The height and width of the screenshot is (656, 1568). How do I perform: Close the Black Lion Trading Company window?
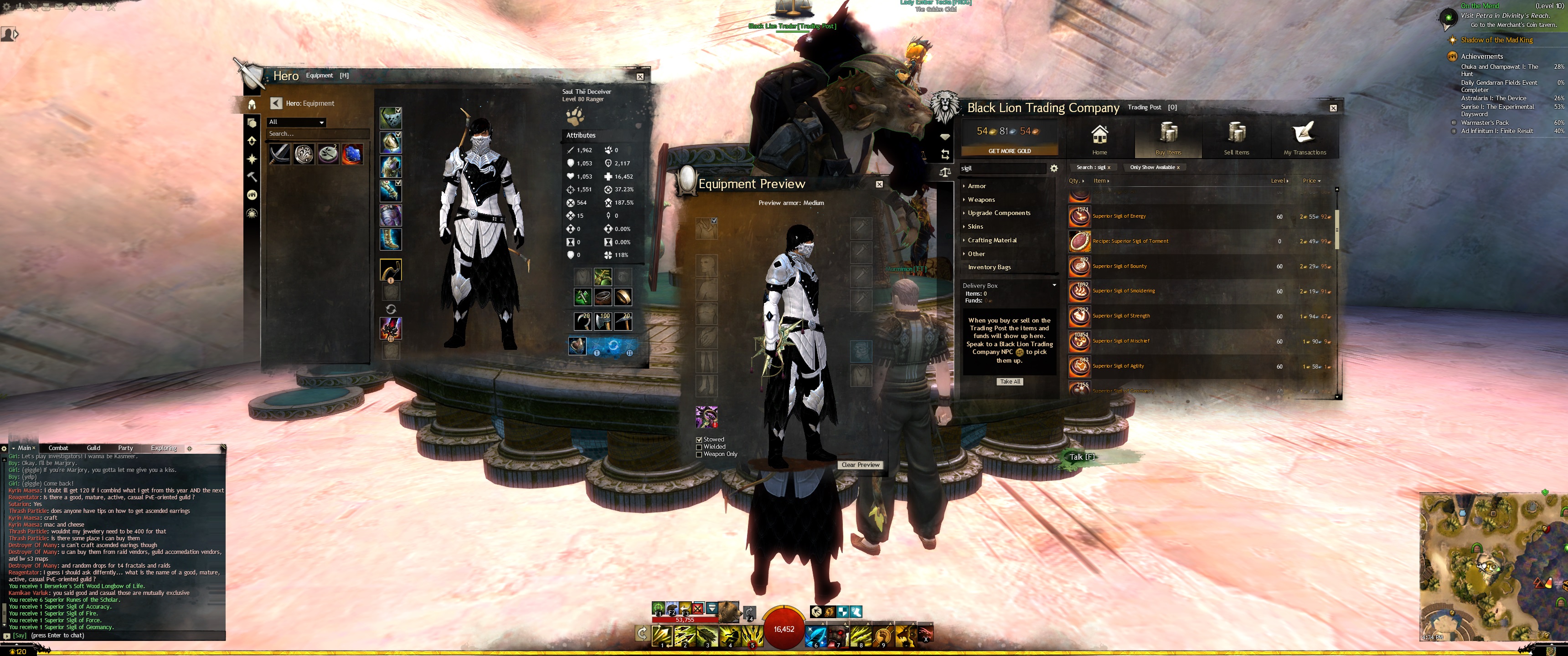point(1333,108)
